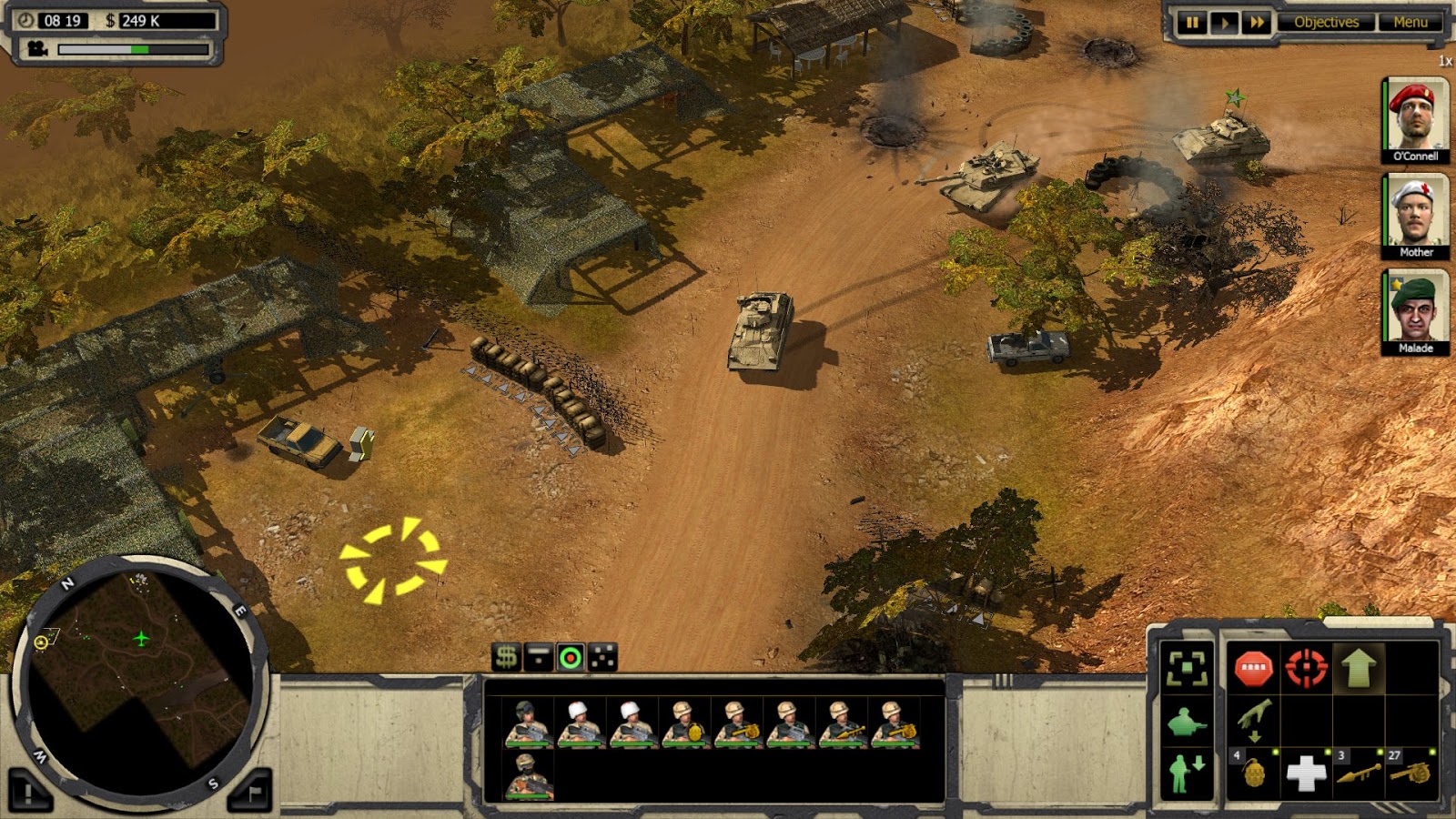The image size is (1456, 819).
Task: Resume play with the play button
Action: click(1224, 22)
